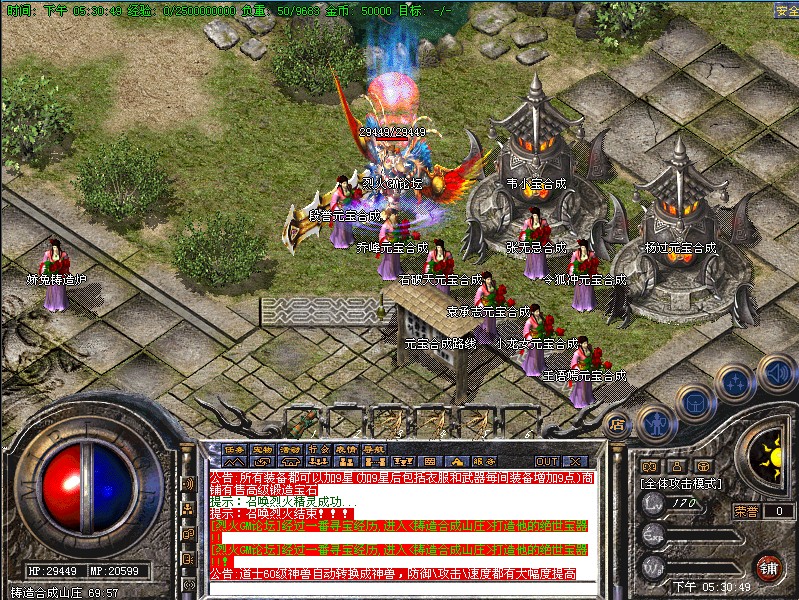The image size is (799, 600).
Task: Click the 安全 button in the top corner
Action: [786, 11]
